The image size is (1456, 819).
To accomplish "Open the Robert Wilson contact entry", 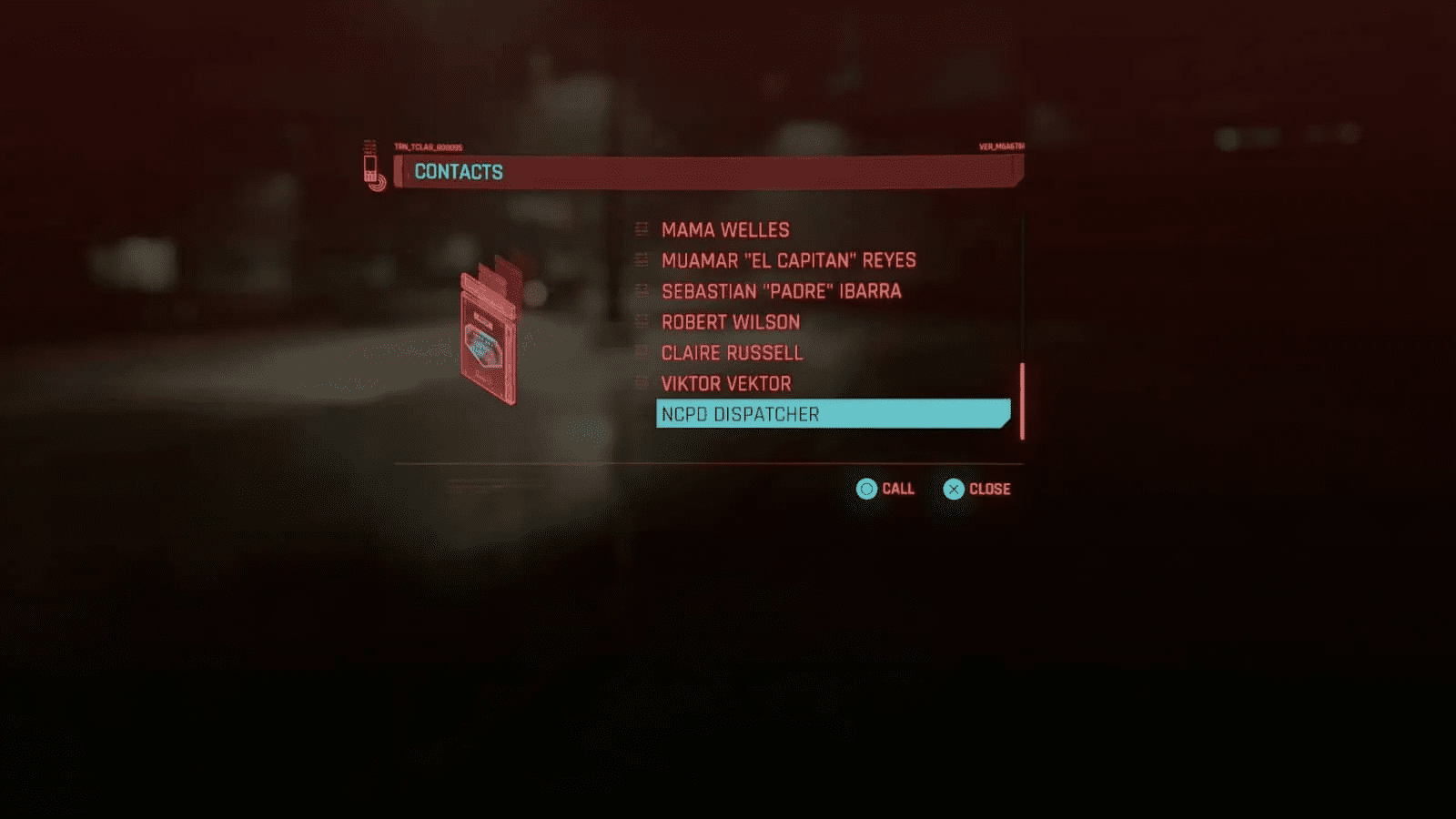I will (730, 322).
